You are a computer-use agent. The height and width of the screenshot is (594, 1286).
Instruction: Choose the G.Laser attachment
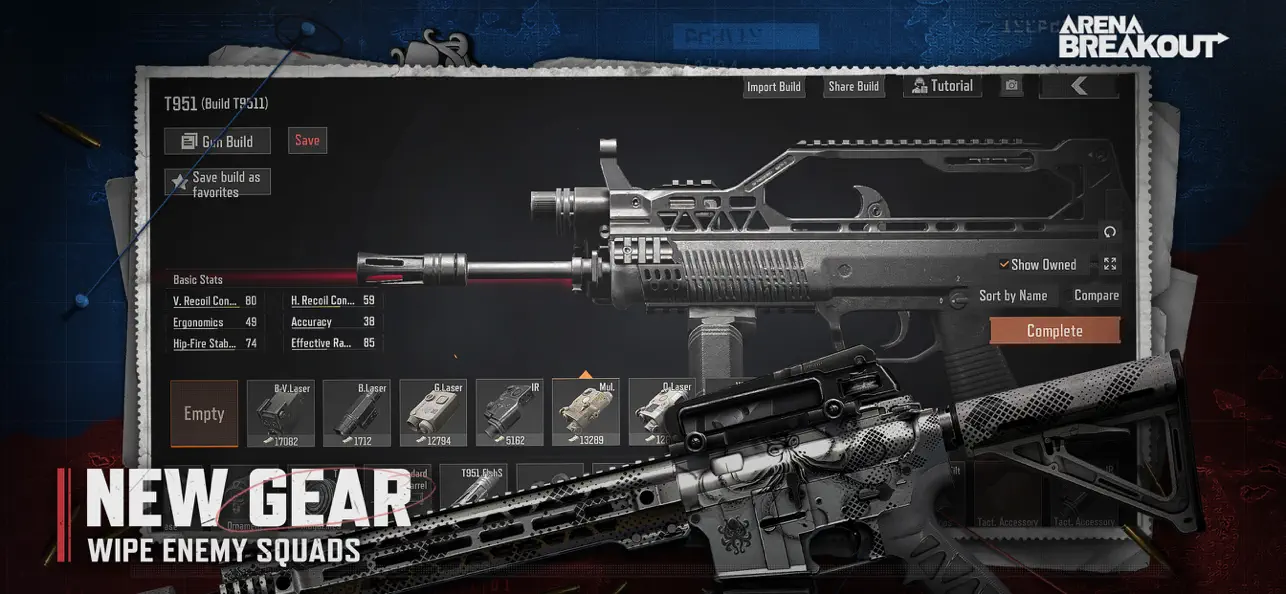433,413
